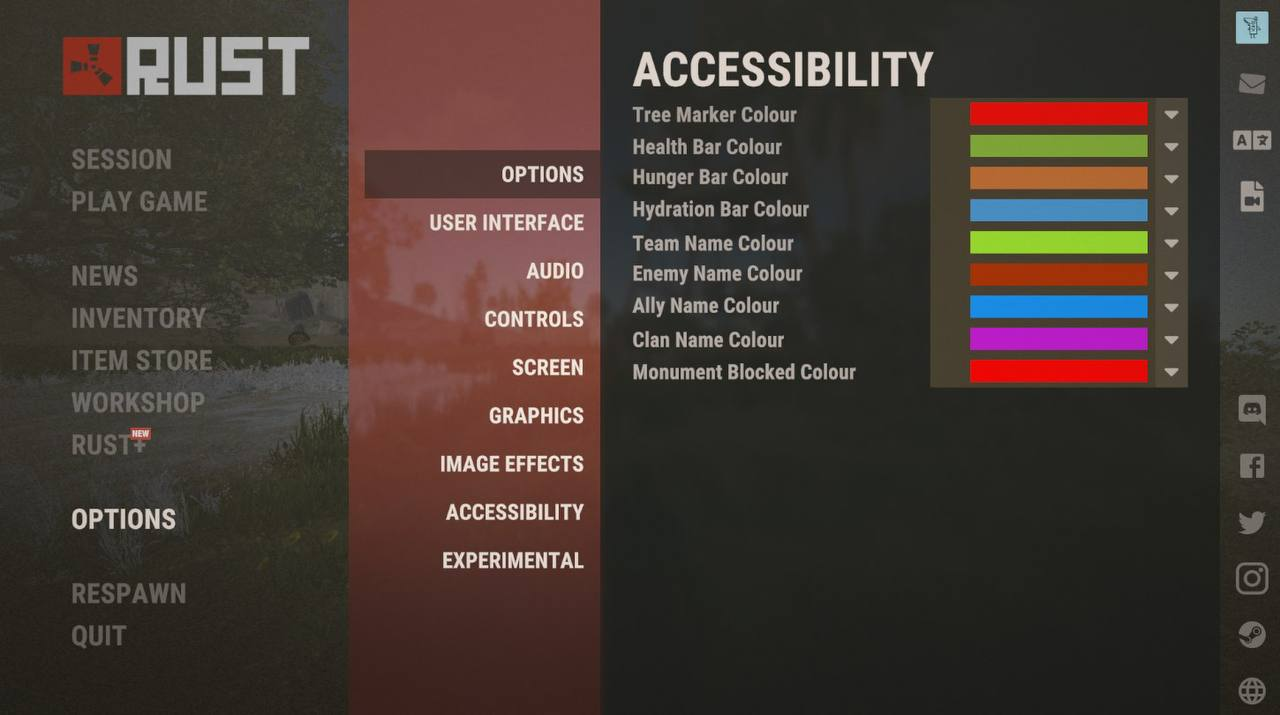
Task: Open the Workshop menu entry
Action: point(138,402)
